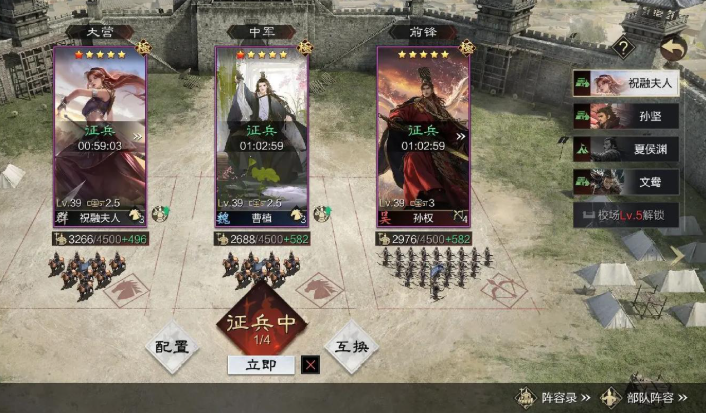Click the 互换 swap button
The image size is (706, 413).
point(351,345)
